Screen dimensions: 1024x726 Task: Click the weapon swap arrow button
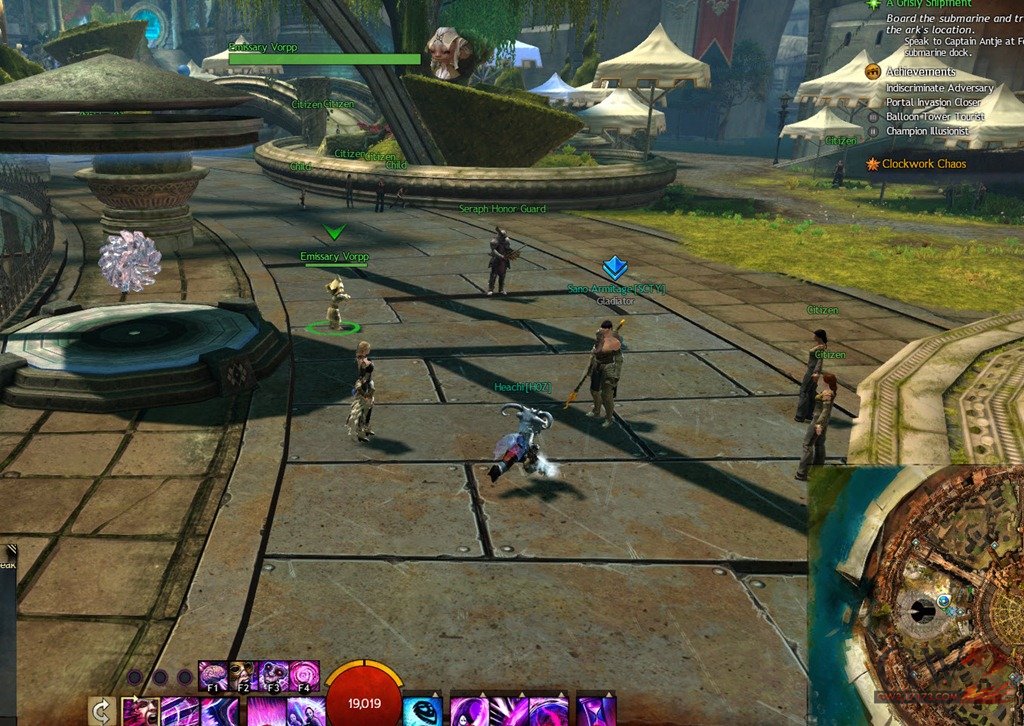click(101, 711)
